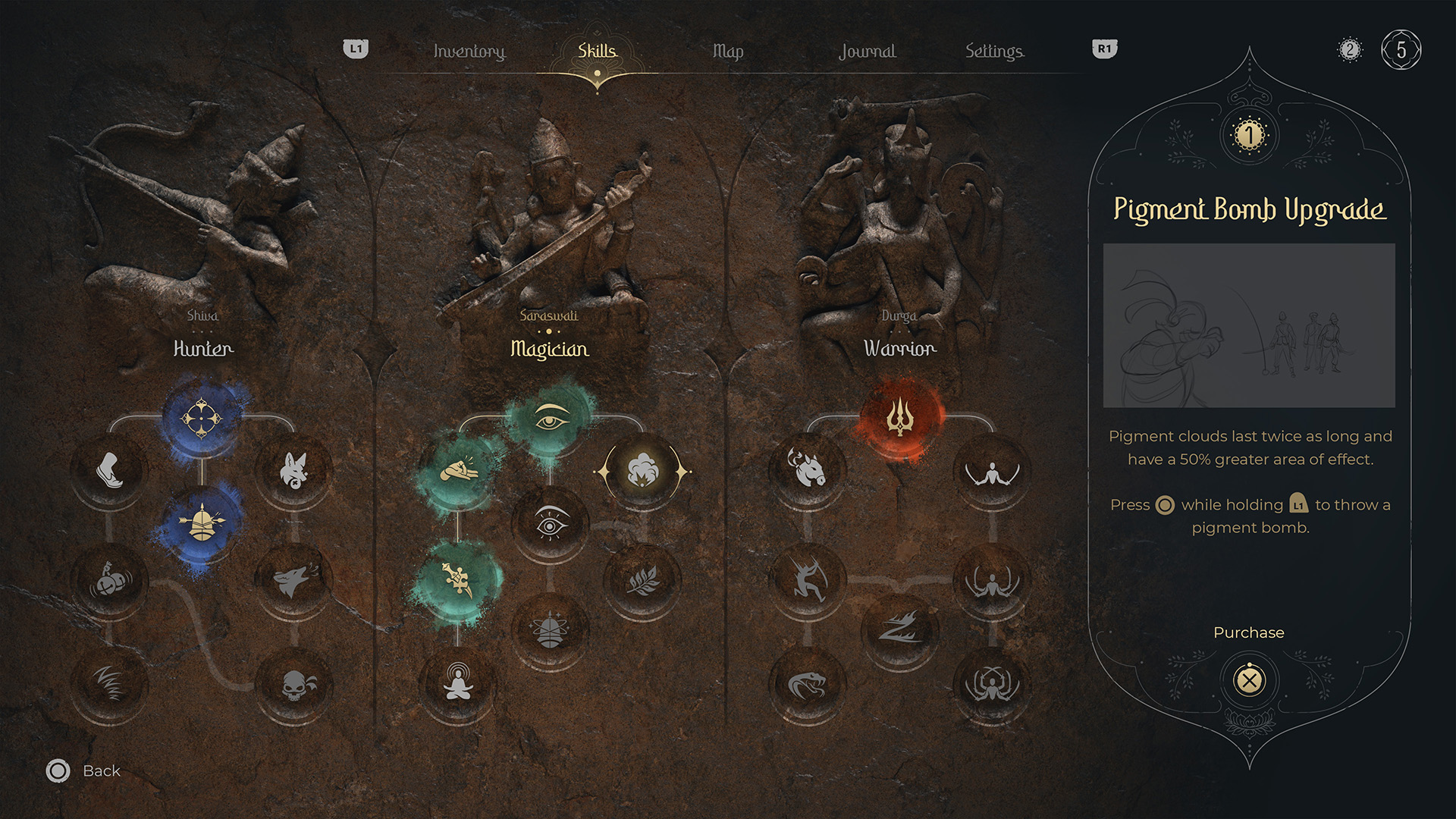Select the red trident Warrior skill

[900, 419]
